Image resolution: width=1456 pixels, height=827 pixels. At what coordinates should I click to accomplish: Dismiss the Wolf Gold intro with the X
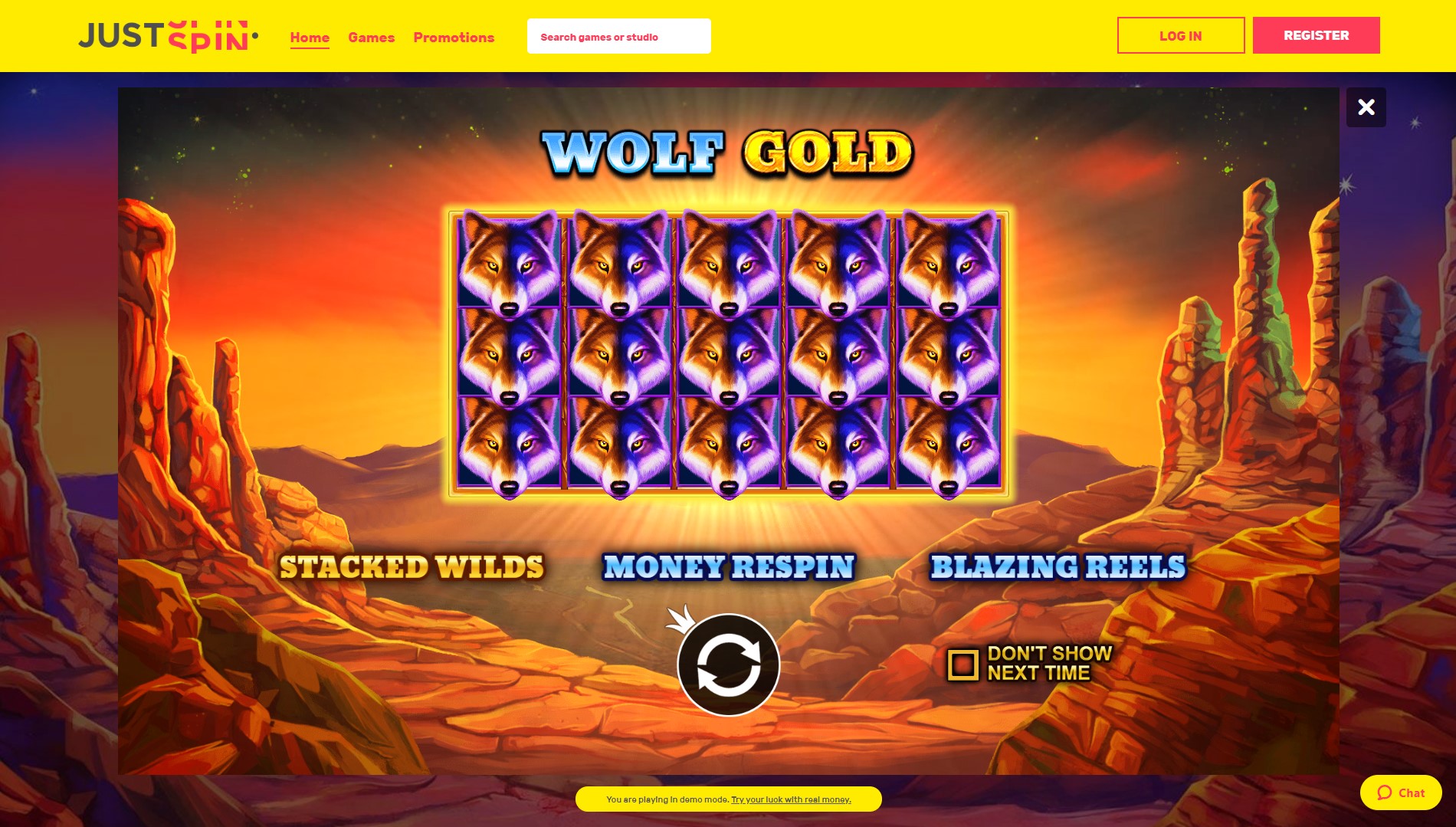[x=1366, y=107]
